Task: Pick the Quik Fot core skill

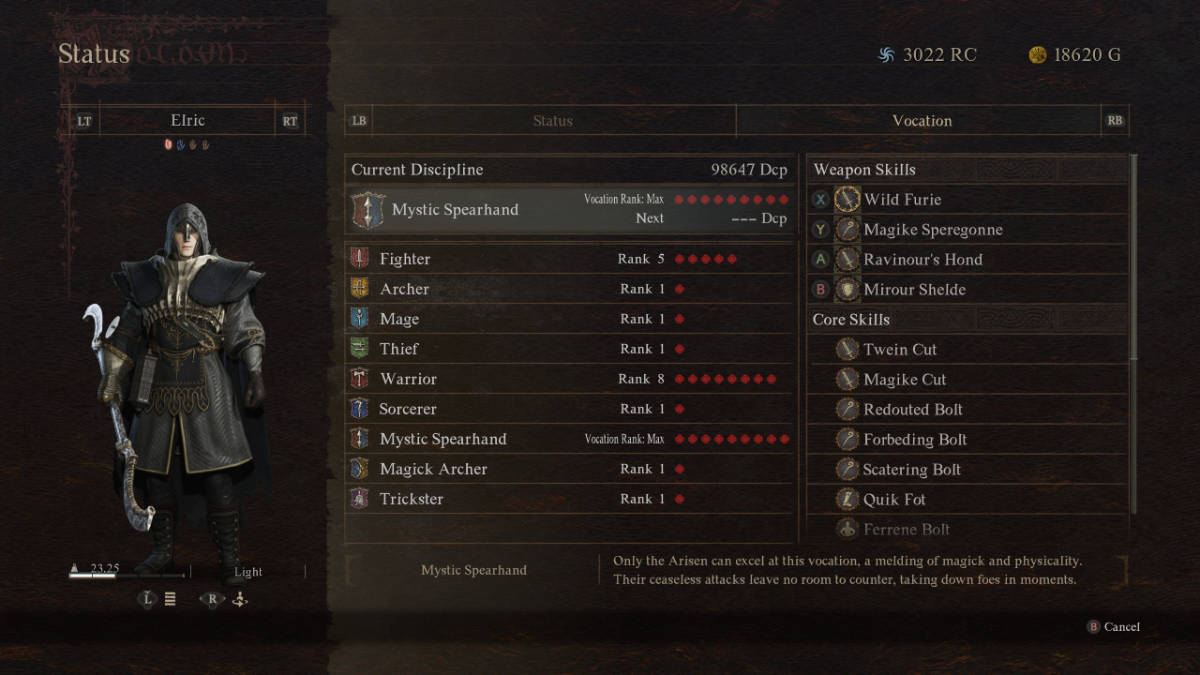Action: (x=967, y=500)
